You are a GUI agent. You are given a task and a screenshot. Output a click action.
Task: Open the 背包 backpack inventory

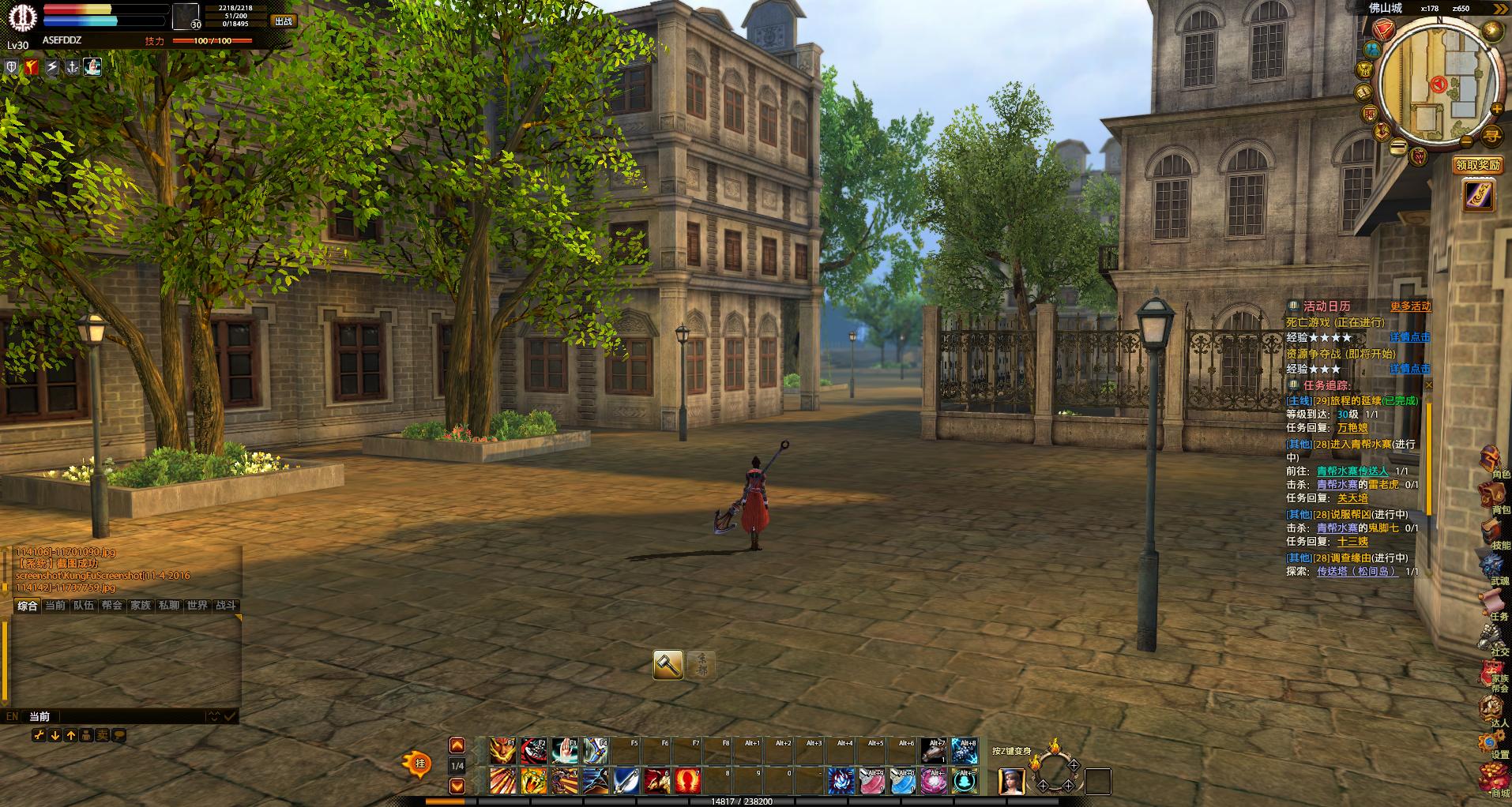tap(1491, 497)
